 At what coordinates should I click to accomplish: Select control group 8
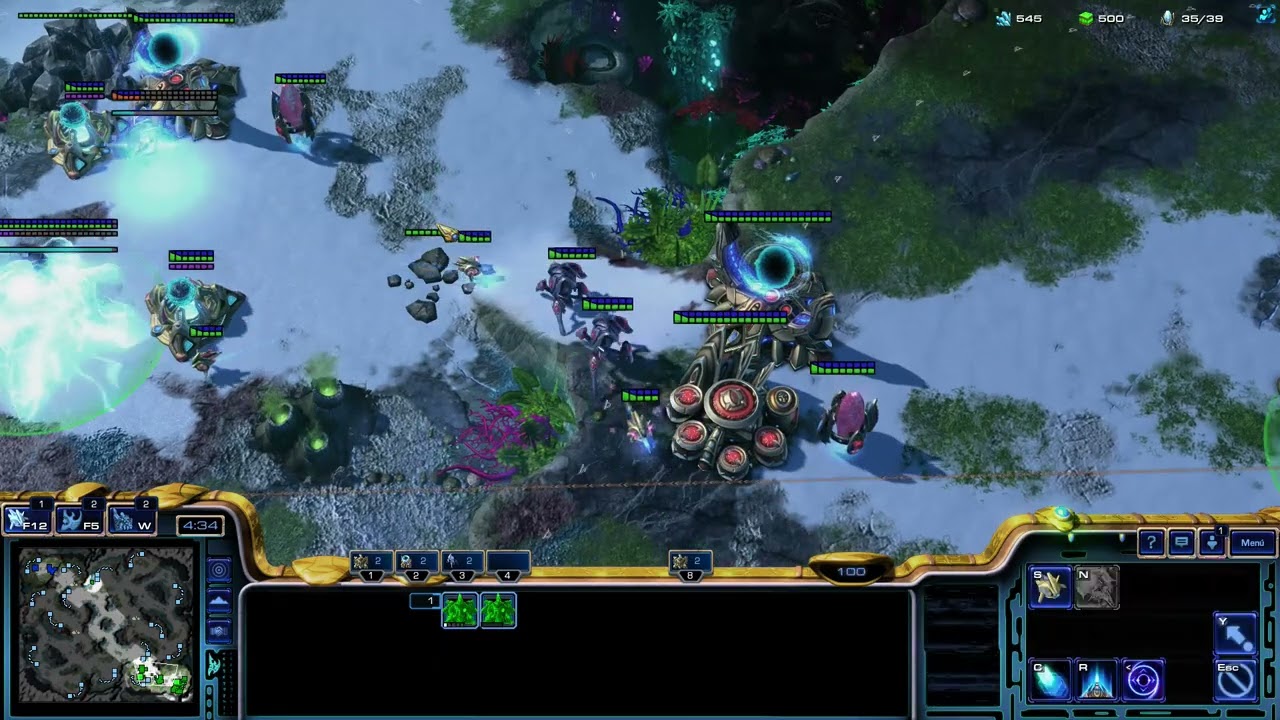point(689,564)
